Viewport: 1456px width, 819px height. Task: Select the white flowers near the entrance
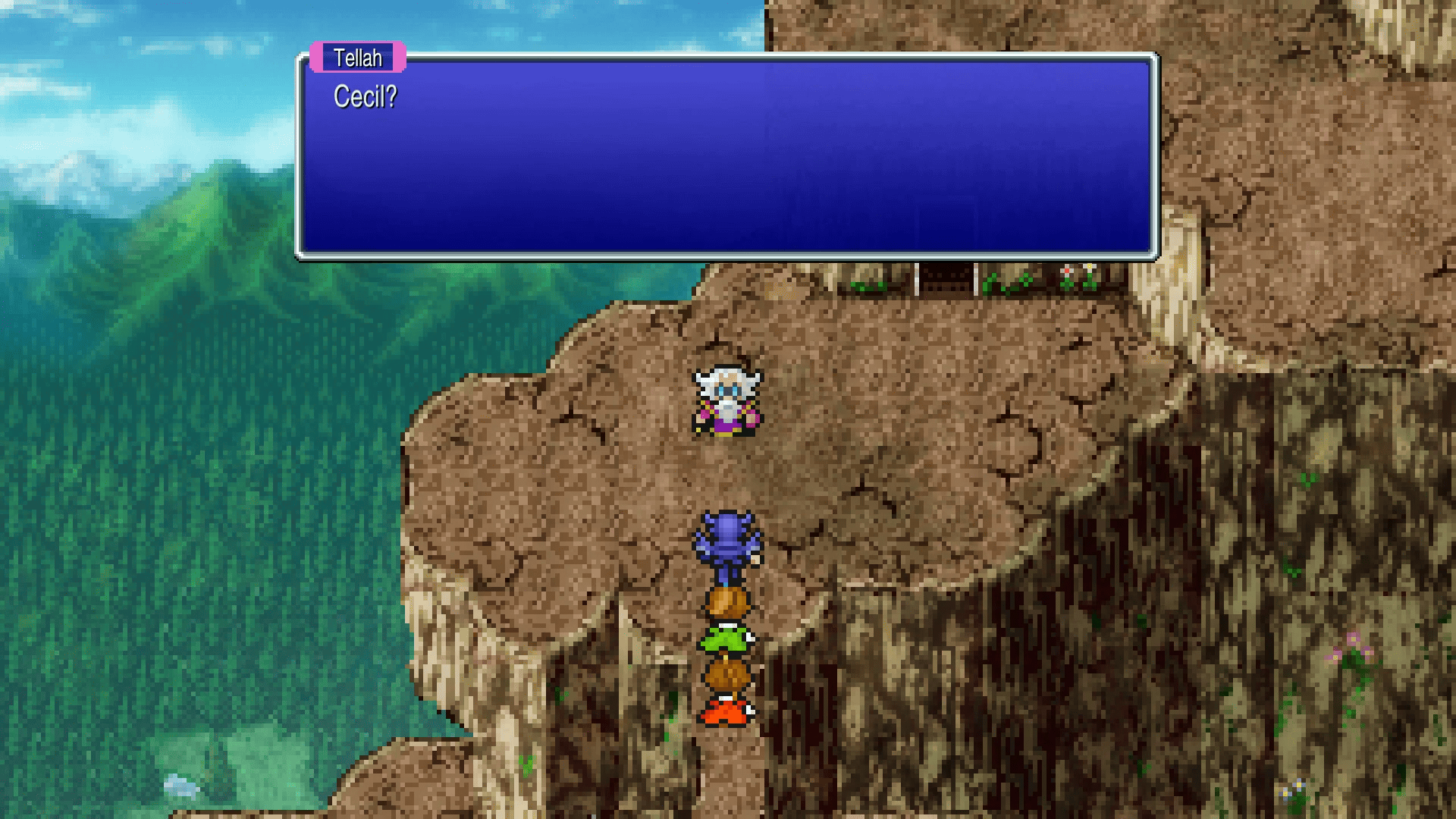(x=1077, y=273)
